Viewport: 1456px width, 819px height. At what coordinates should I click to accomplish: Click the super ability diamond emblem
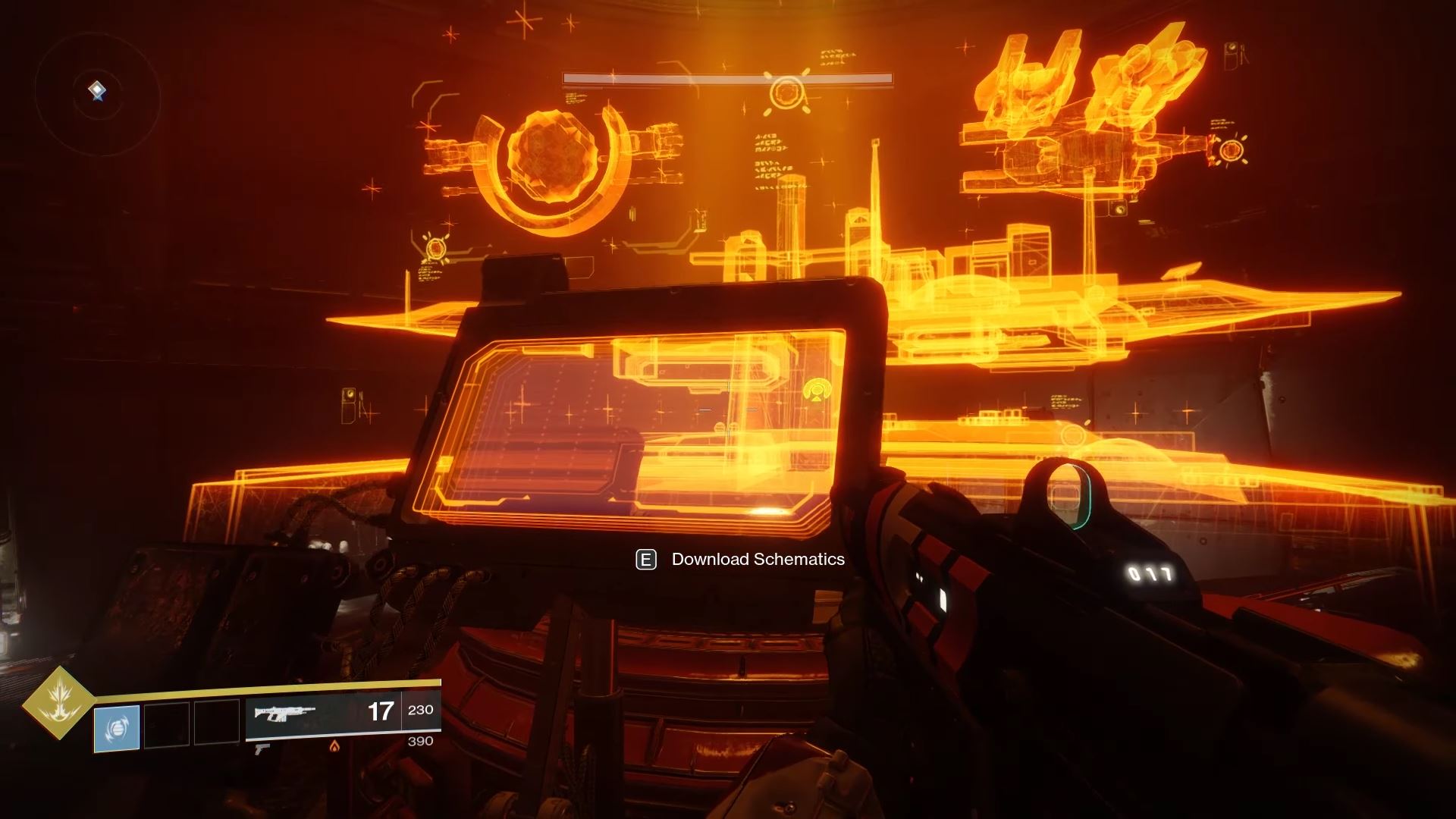coord(58,703)
